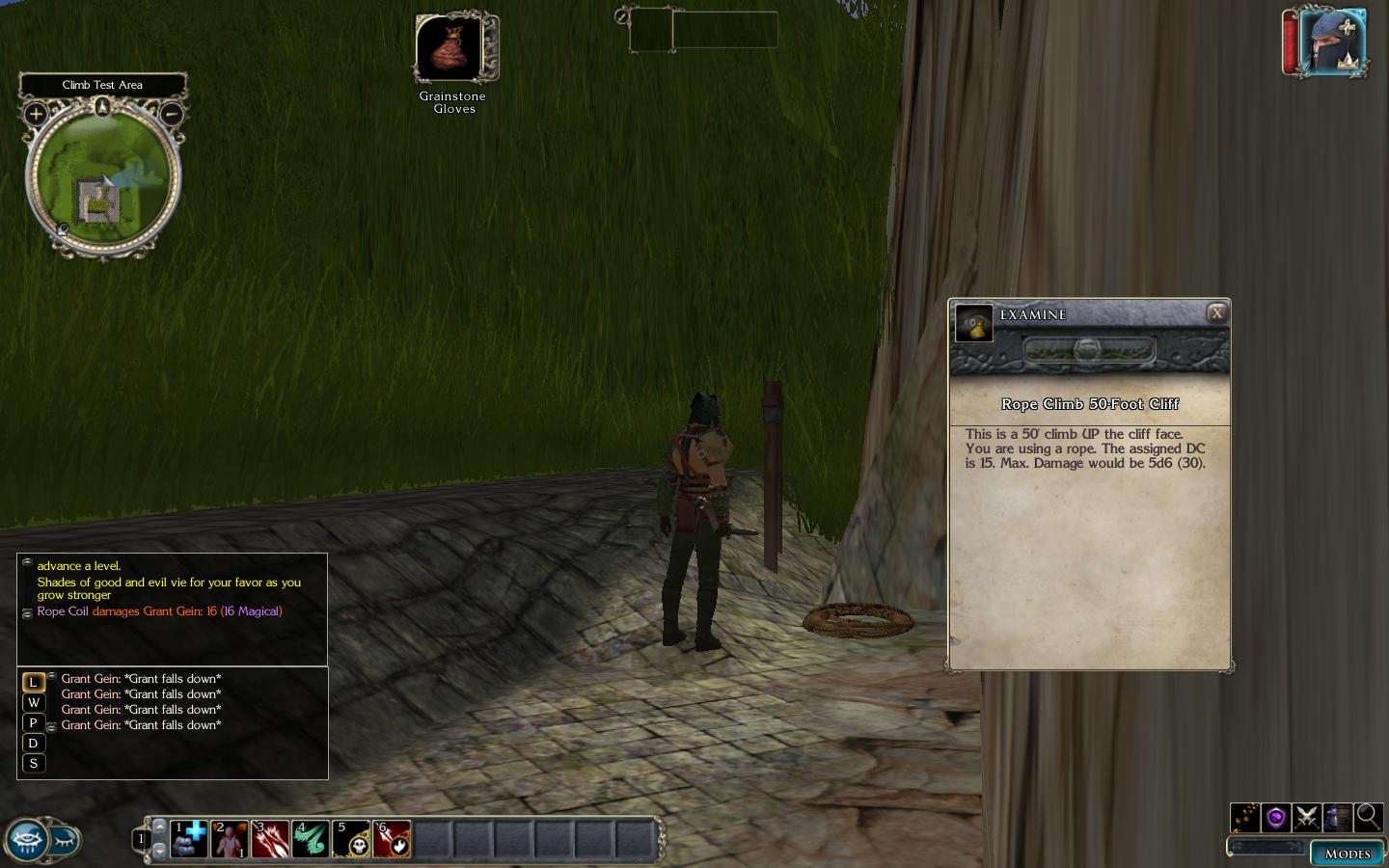
Task: Select the P chat channel
Action: click(33, 722)
